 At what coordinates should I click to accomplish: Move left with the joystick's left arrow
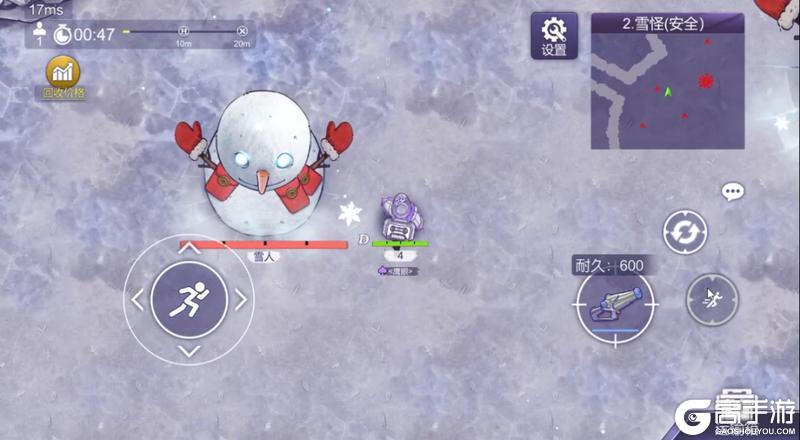pyautogui.click(x=138, y=298)
